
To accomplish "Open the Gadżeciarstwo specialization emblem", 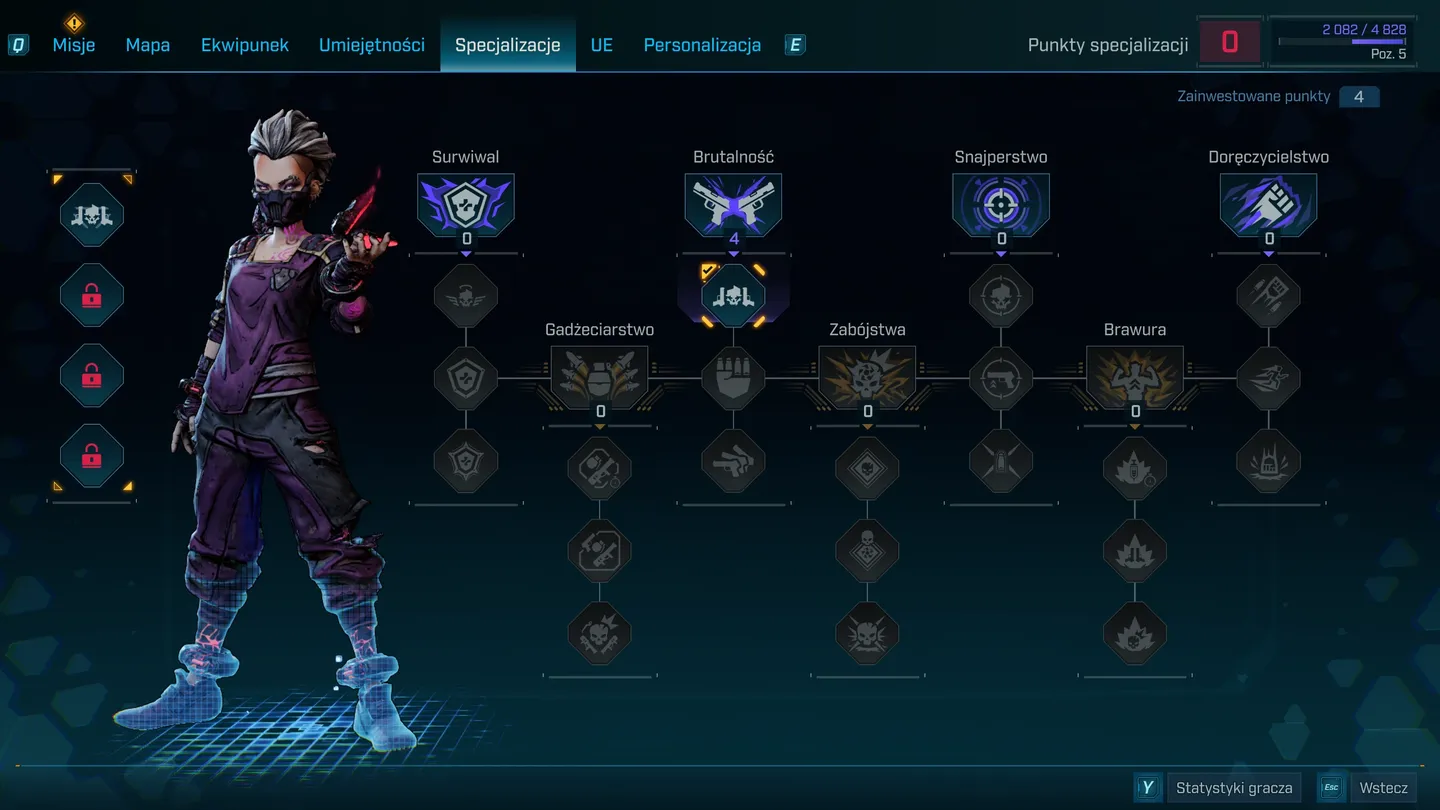I will click(600, 376).
